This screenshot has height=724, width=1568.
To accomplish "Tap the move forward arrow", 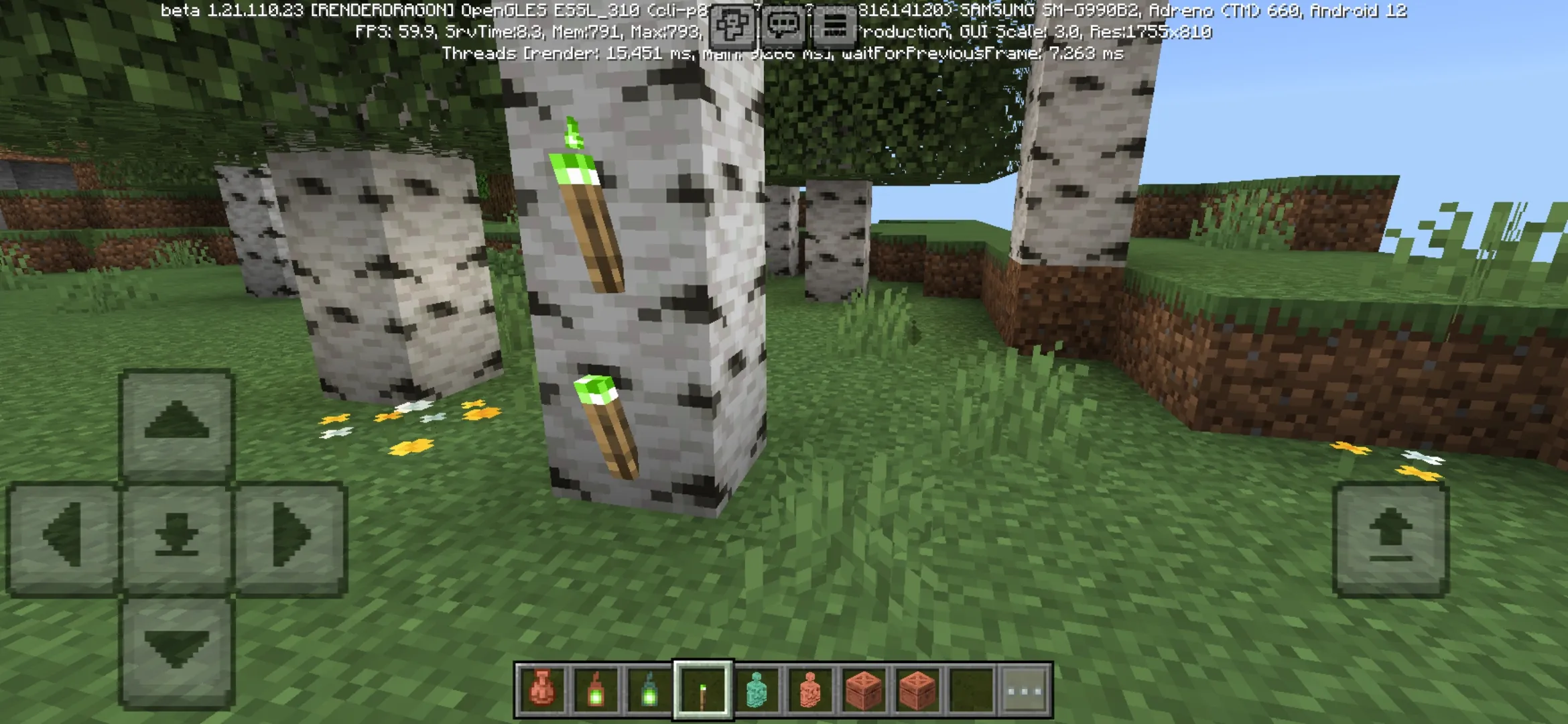I will [x=177, y=422].
